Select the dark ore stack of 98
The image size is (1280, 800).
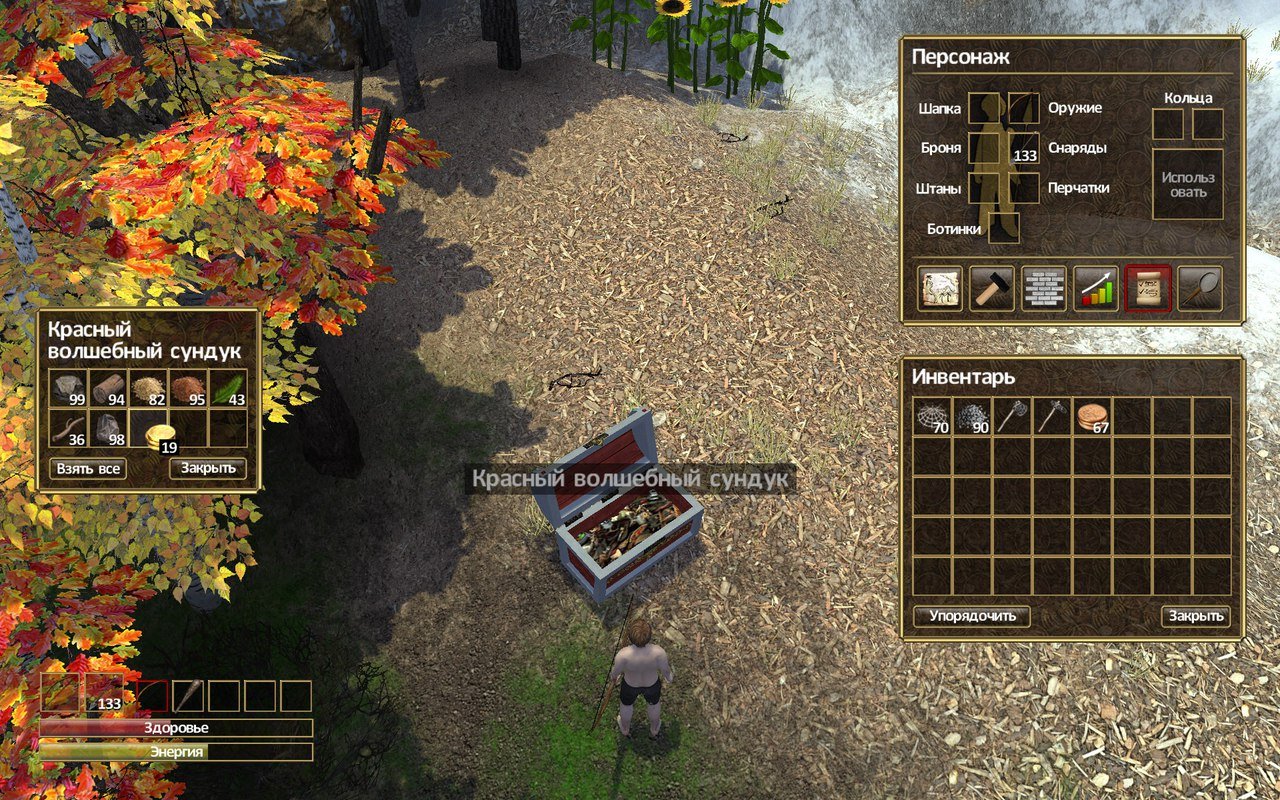point(108,428)
